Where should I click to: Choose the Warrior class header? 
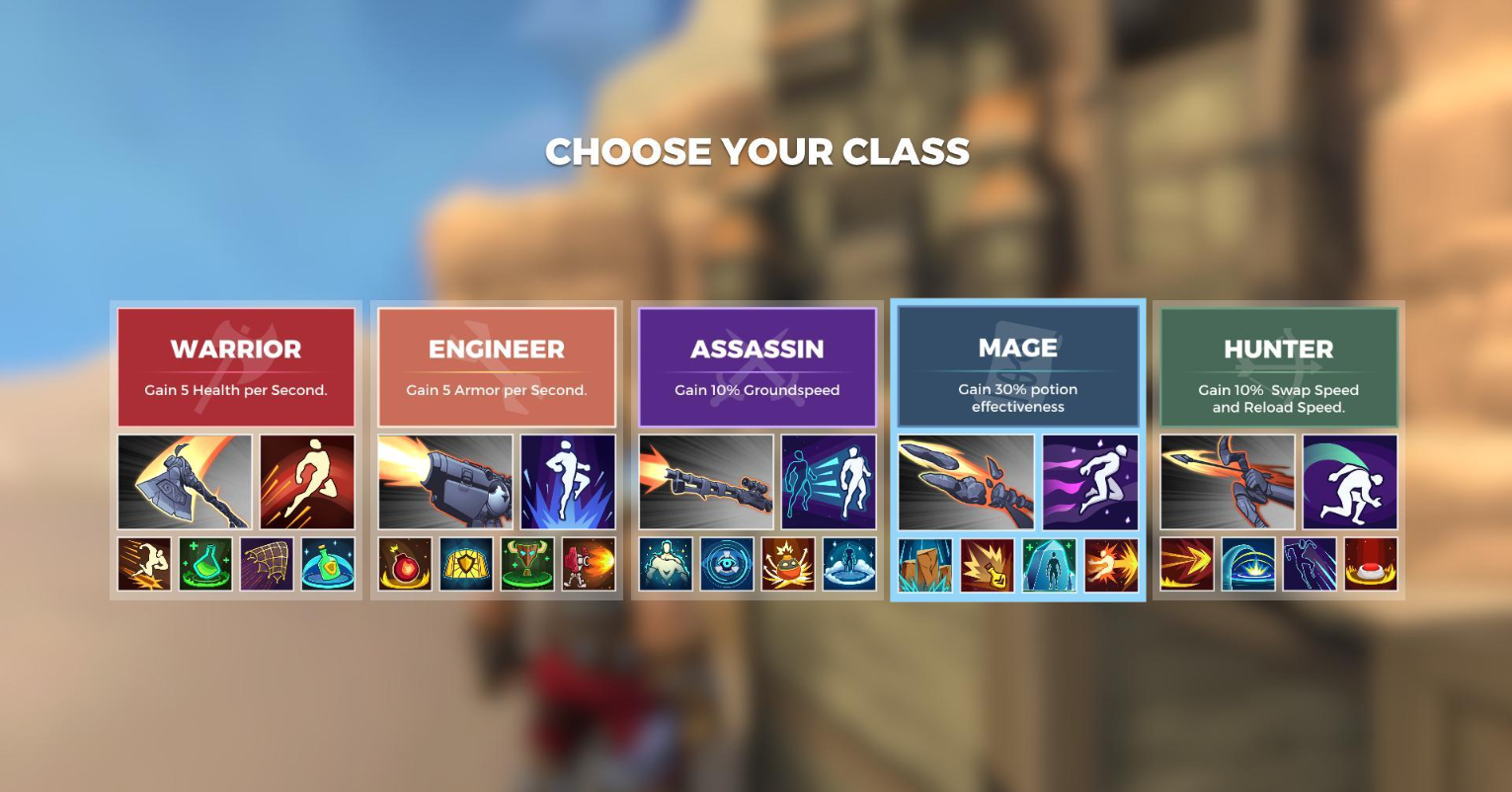(236, 366)
